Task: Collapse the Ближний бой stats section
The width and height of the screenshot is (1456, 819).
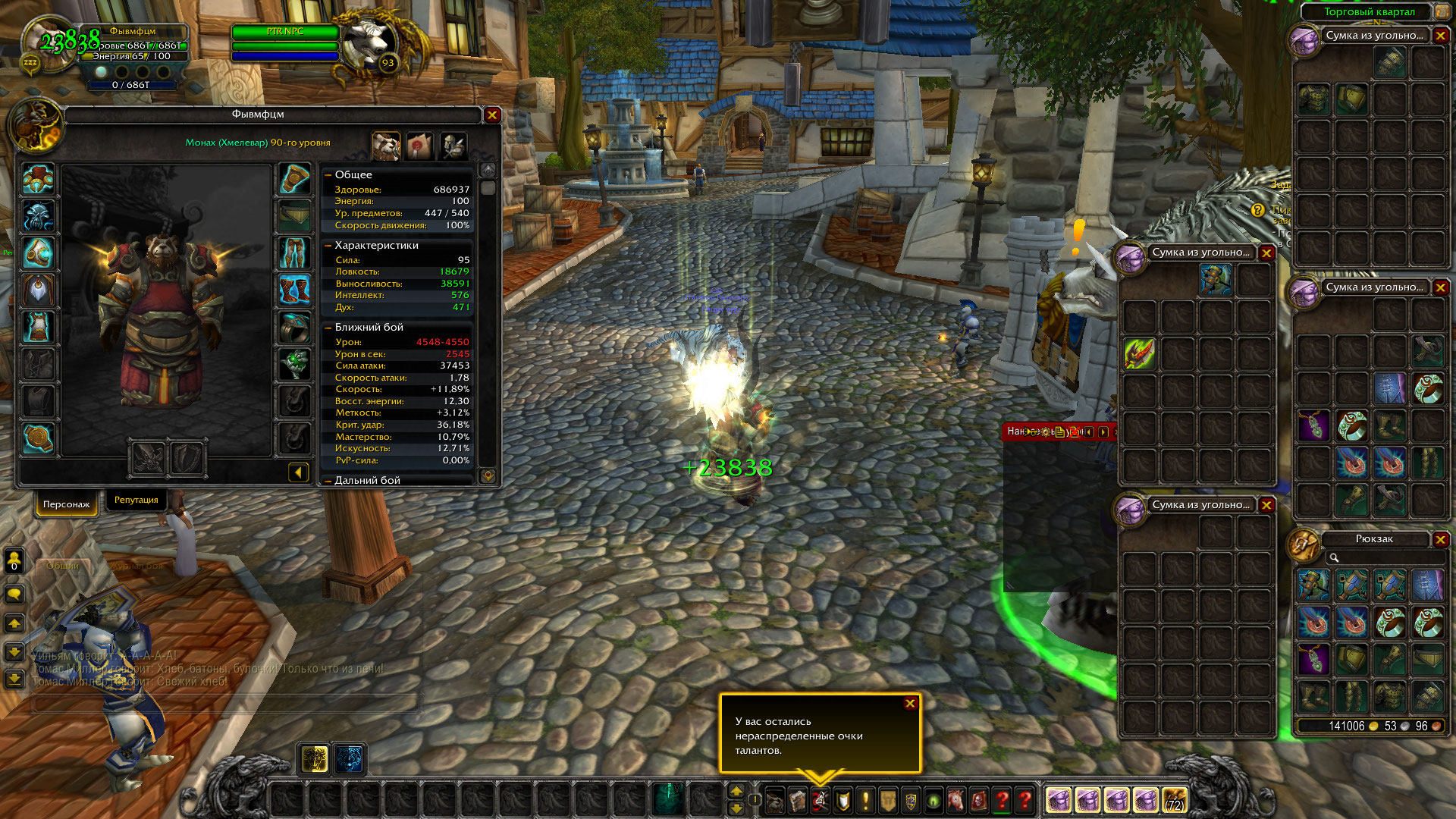Action: pos(328,328)
